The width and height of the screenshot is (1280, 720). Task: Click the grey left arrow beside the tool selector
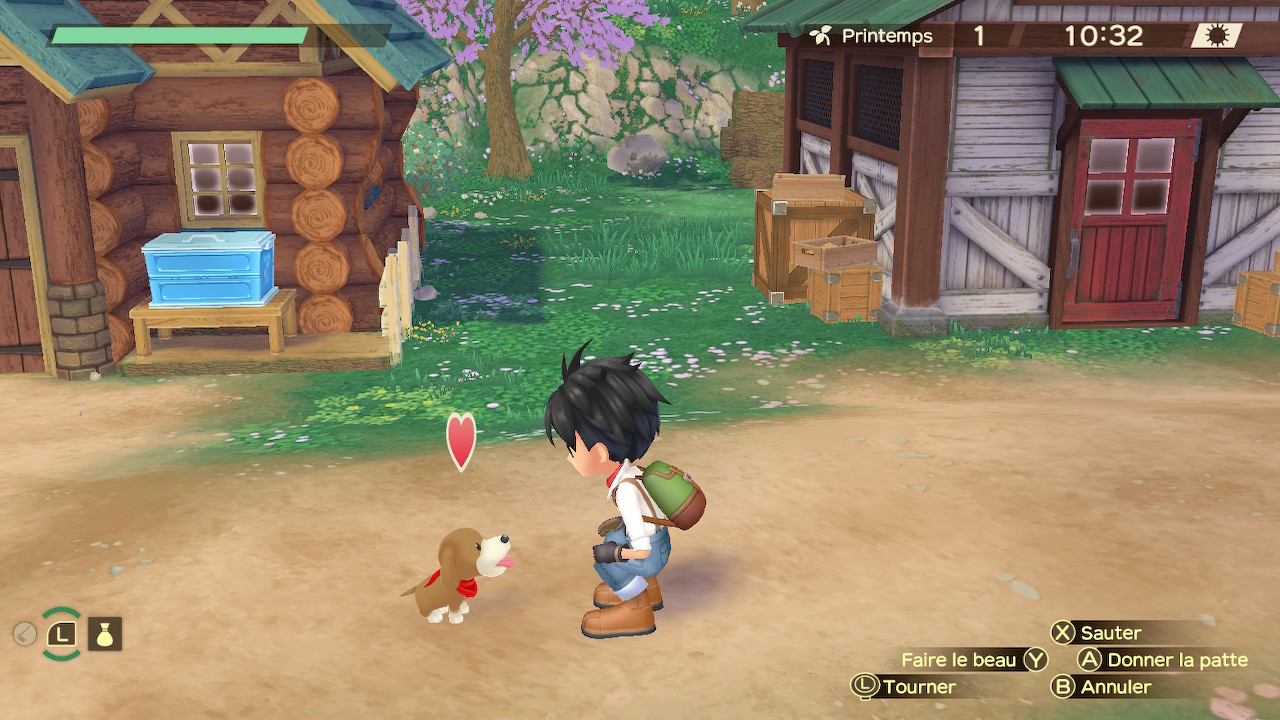coord(25,634)
